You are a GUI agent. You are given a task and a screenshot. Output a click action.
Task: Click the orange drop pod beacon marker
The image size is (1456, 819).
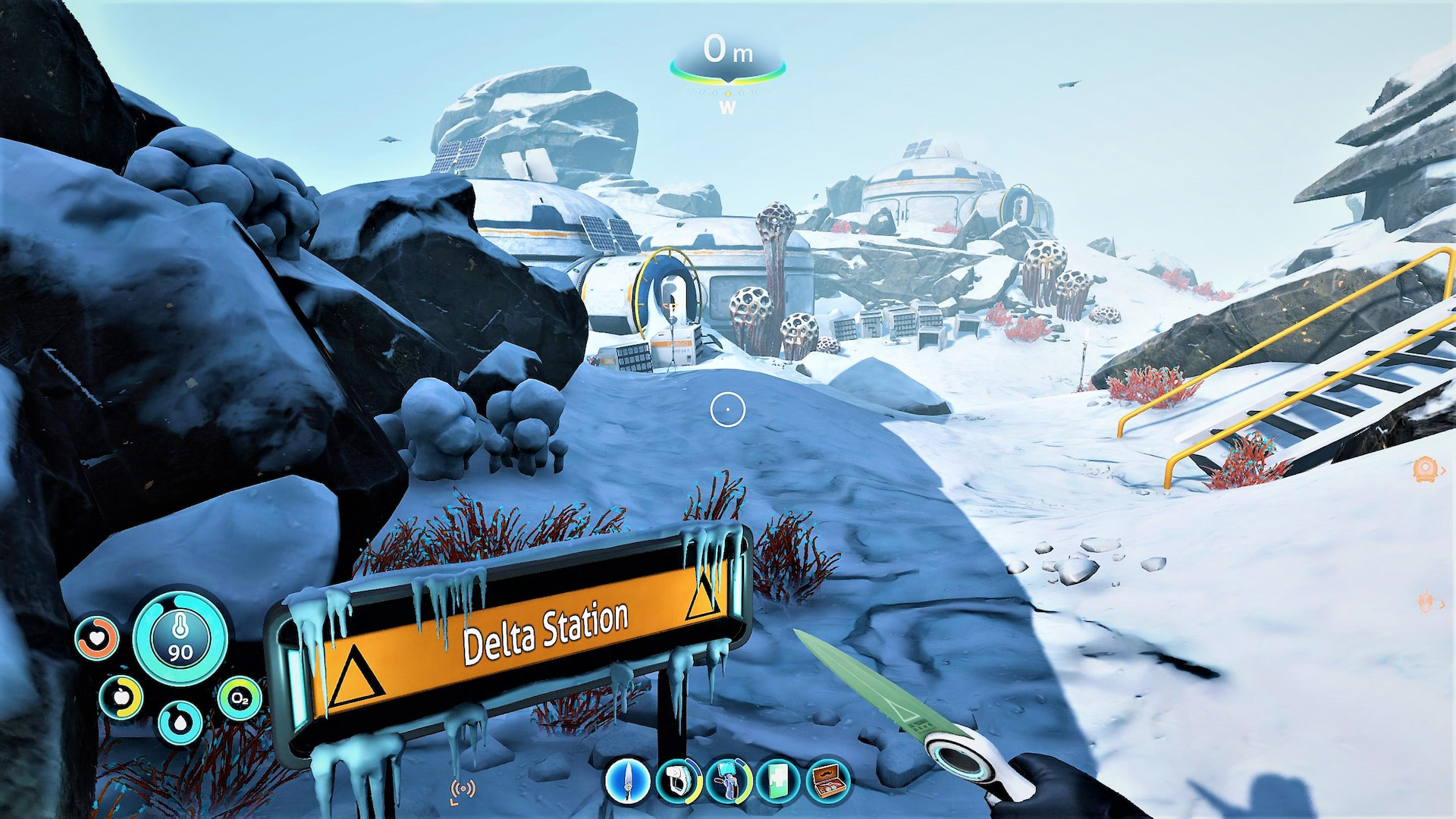coord(1426,469)
